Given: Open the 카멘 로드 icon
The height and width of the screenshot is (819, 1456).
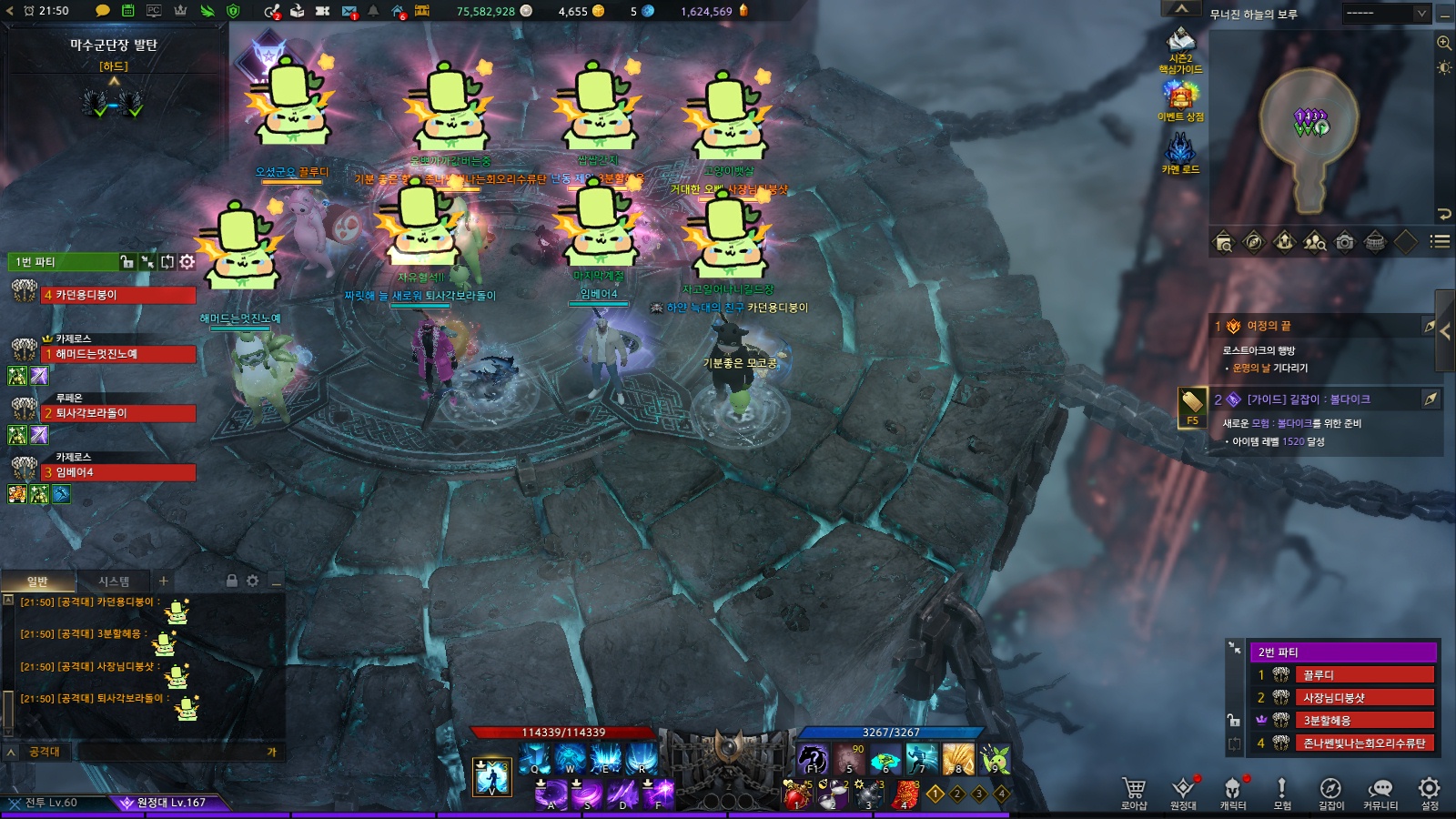Looking at the screenshot, I should 1180,152.
